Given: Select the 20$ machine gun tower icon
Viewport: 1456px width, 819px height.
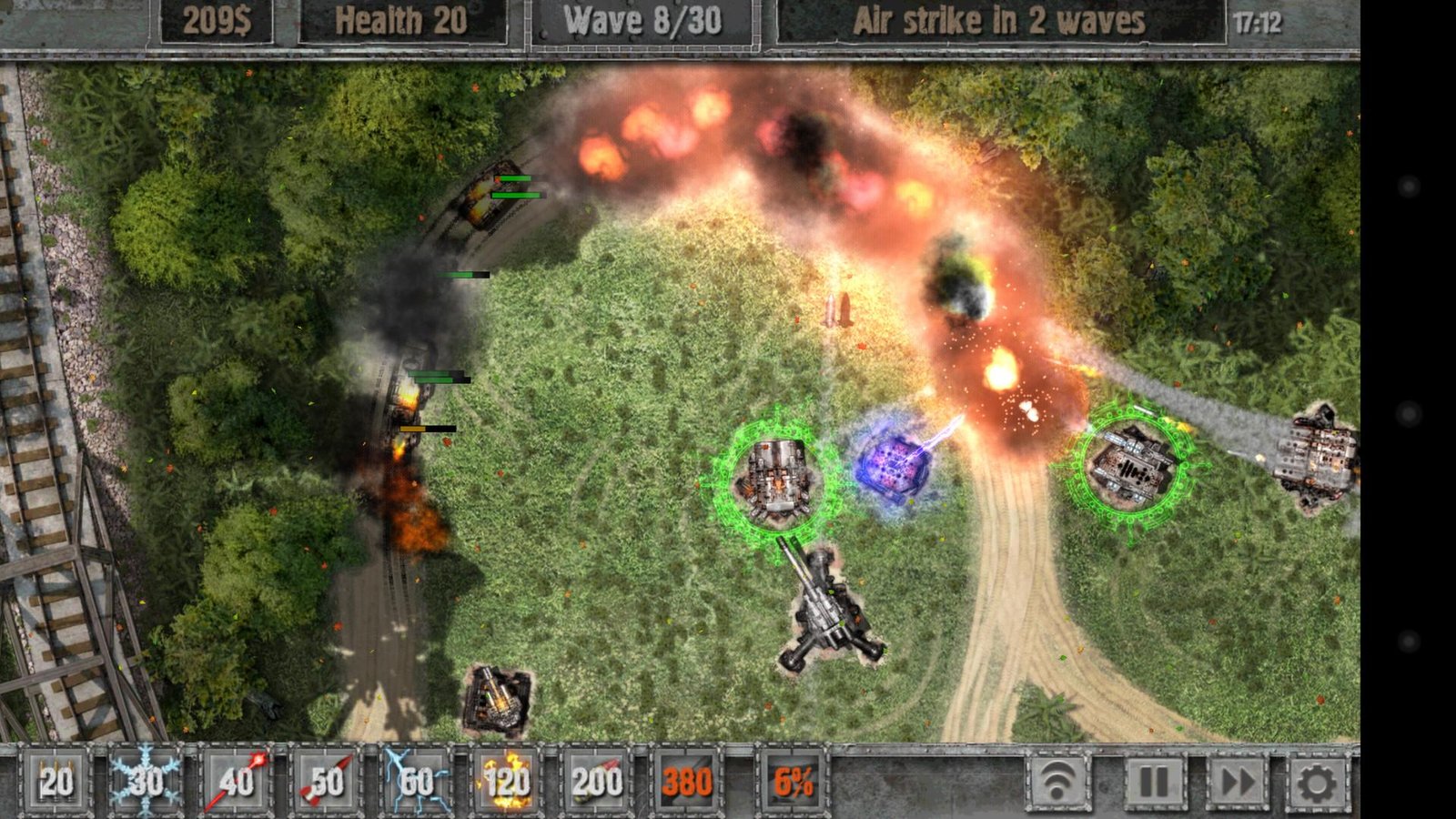Looking at the screenshot, I should pos(55,779).
